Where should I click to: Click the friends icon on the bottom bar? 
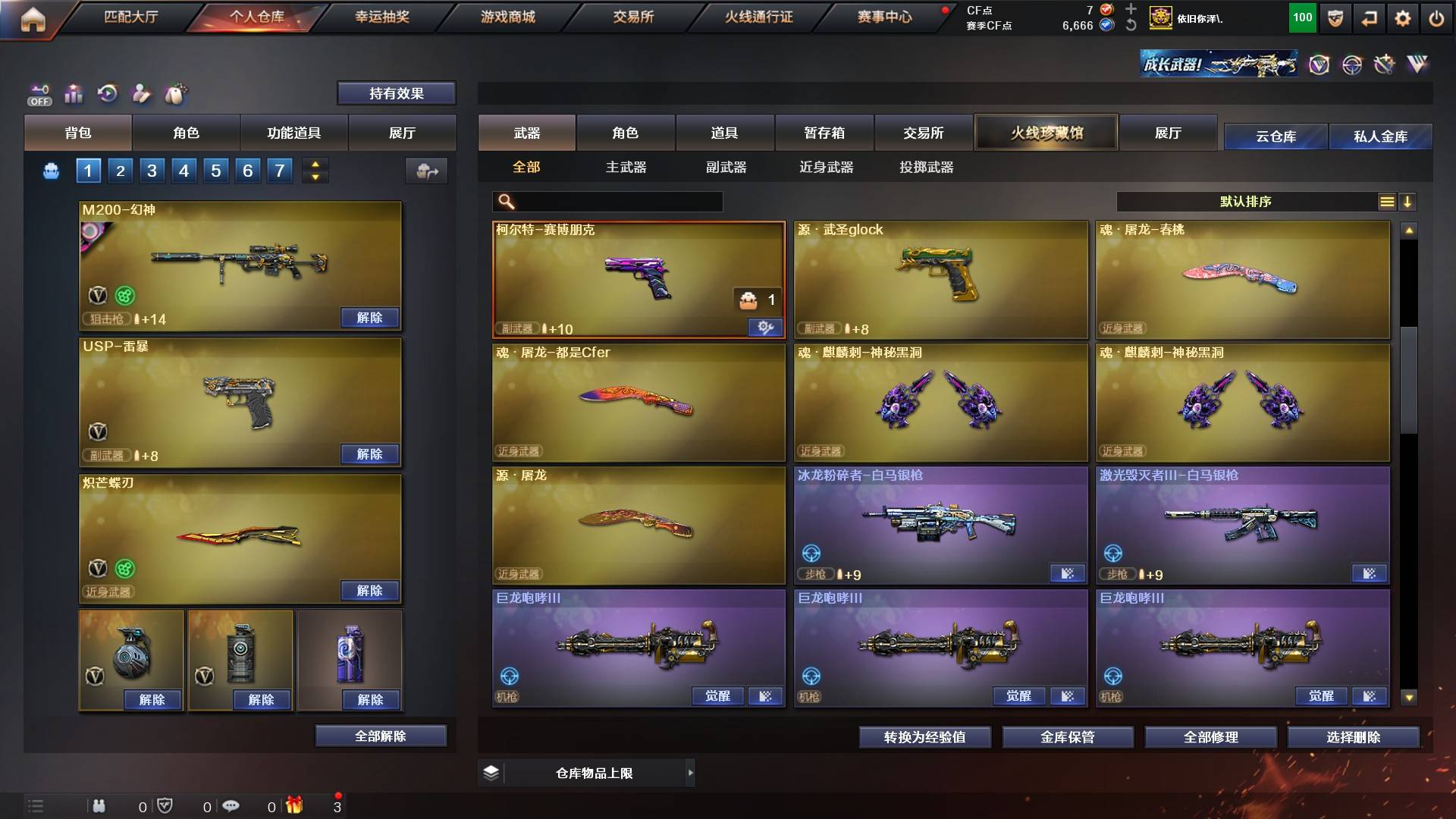99,806
